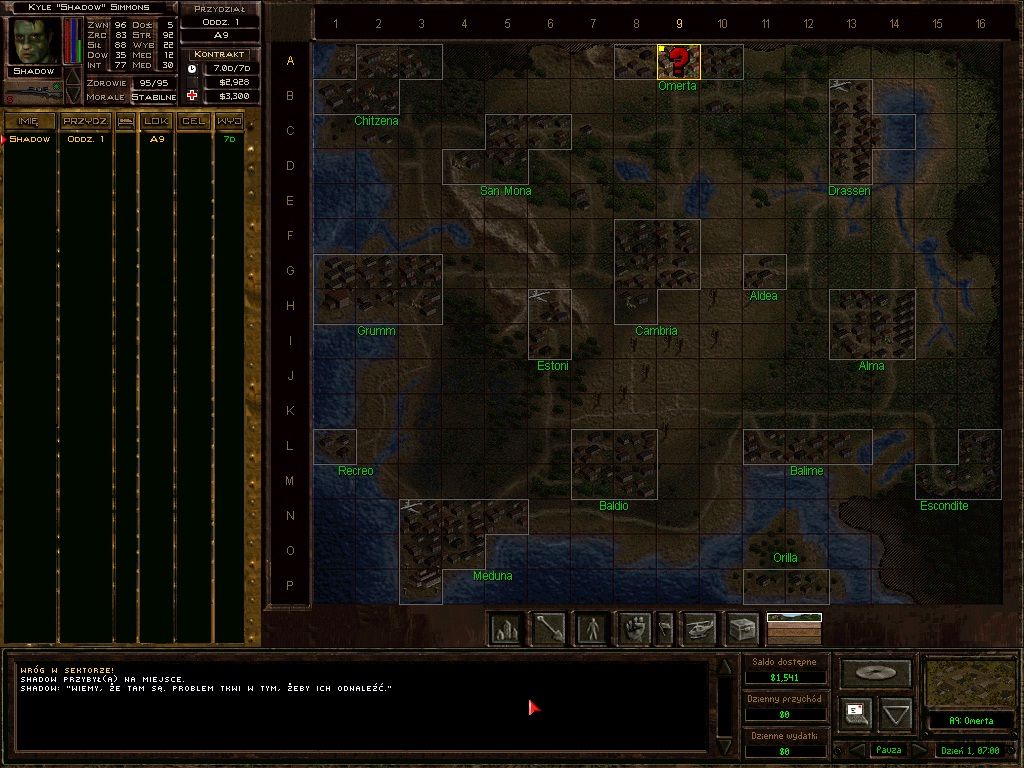1024x768 pixels.
Task: Toggle the towns map filter icon
Action: [x=507, y=628]
